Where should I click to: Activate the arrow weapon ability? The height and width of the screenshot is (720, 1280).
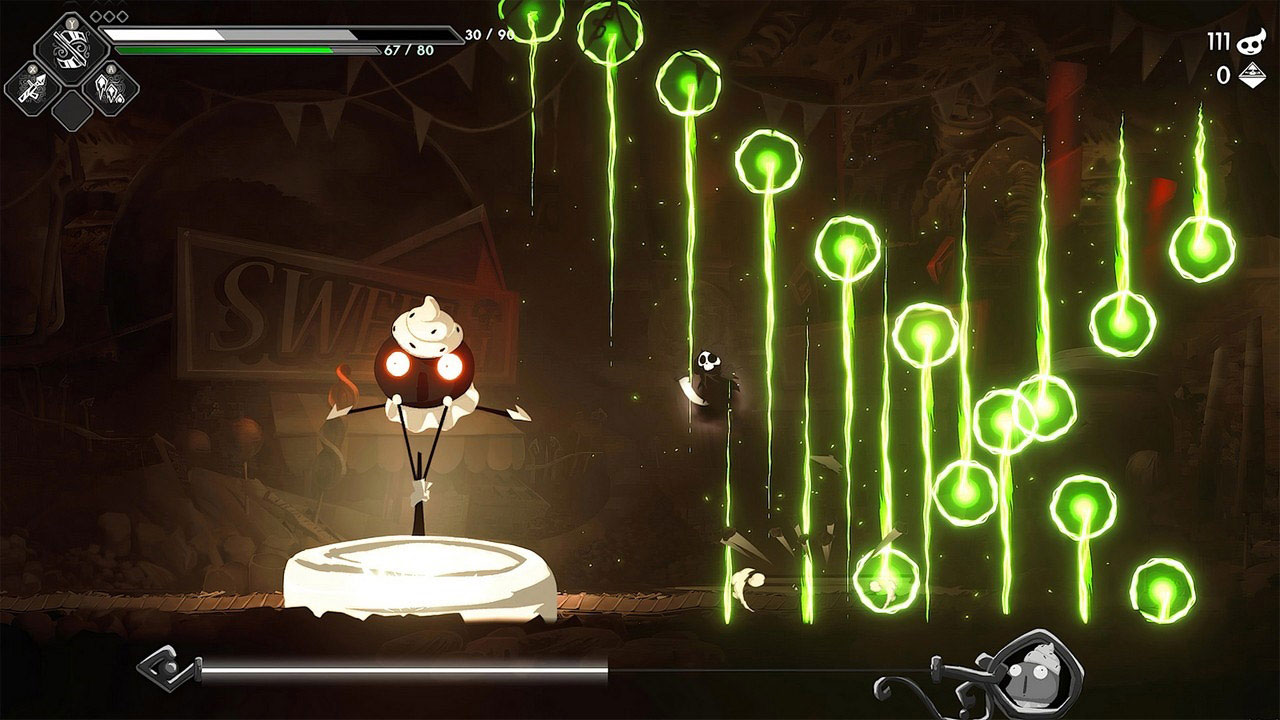pos(30,87)
